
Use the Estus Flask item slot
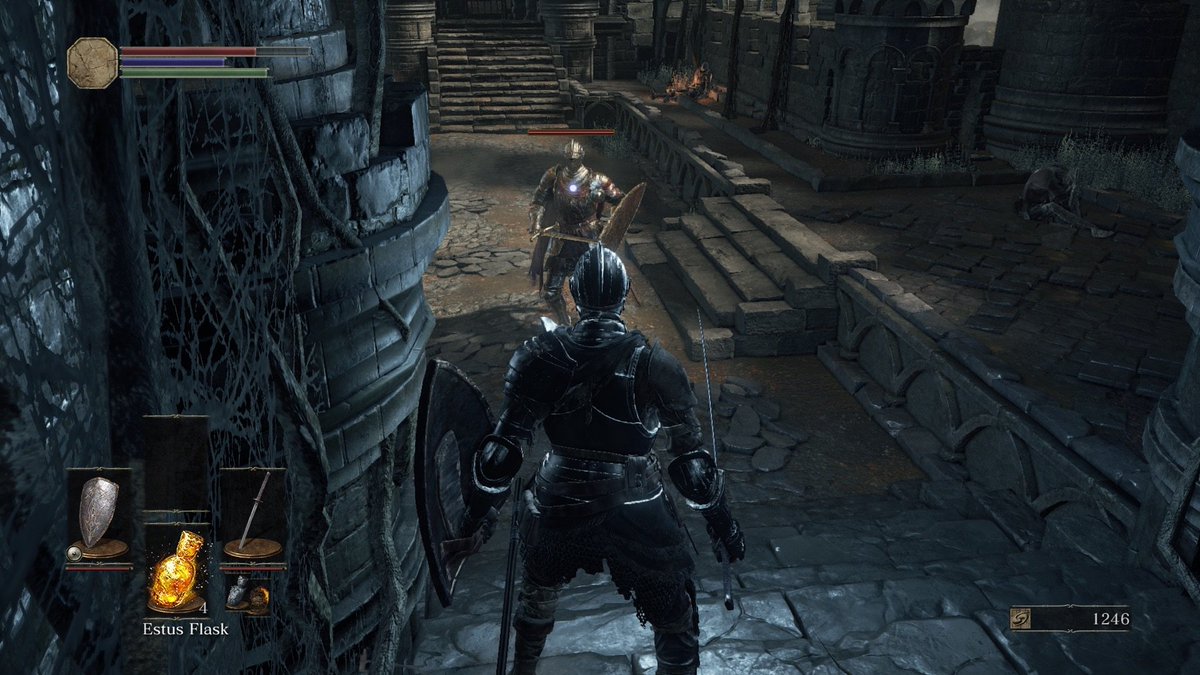click(175, 571)
